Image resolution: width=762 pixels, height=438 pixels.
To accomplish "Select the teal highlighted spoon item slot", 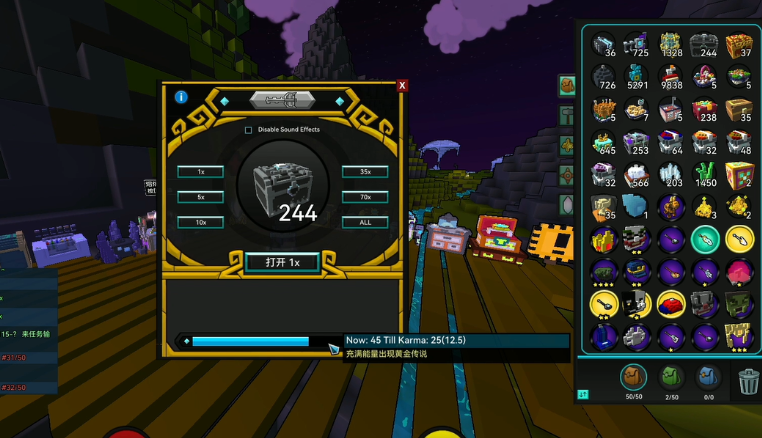I will 706,240.
